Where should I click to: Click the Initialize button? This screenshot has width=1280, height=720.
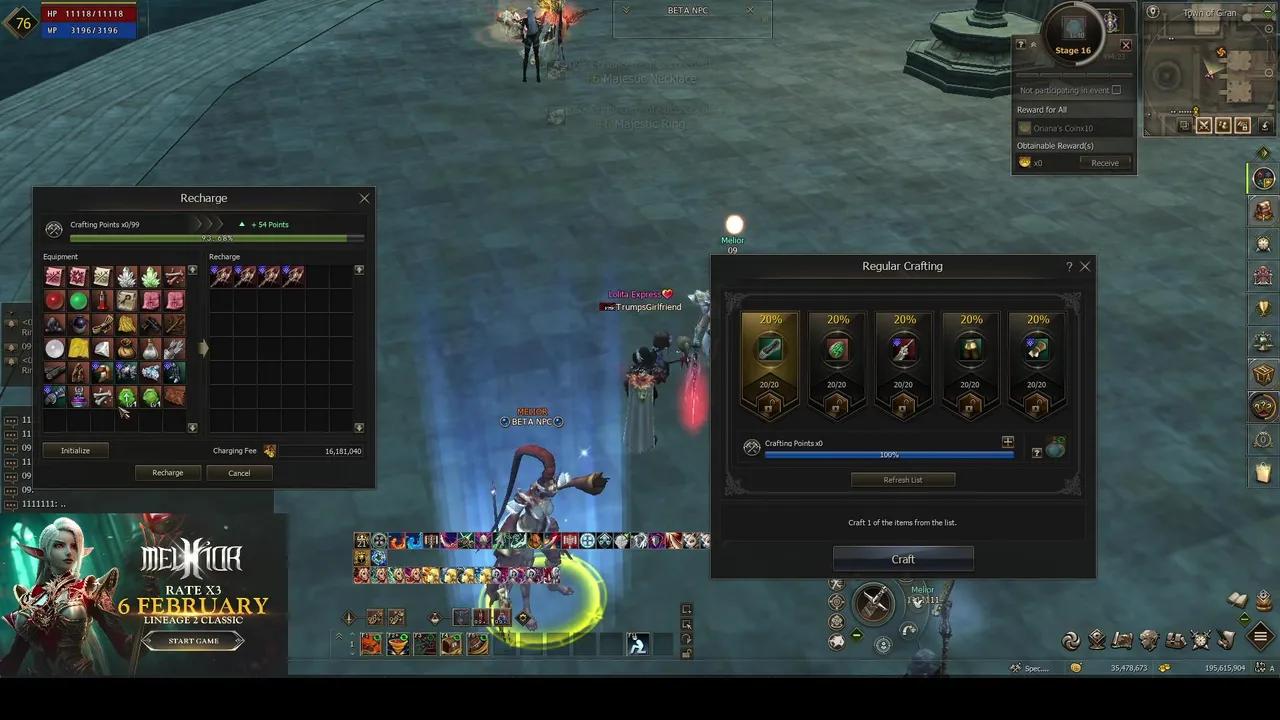point(75,451)
